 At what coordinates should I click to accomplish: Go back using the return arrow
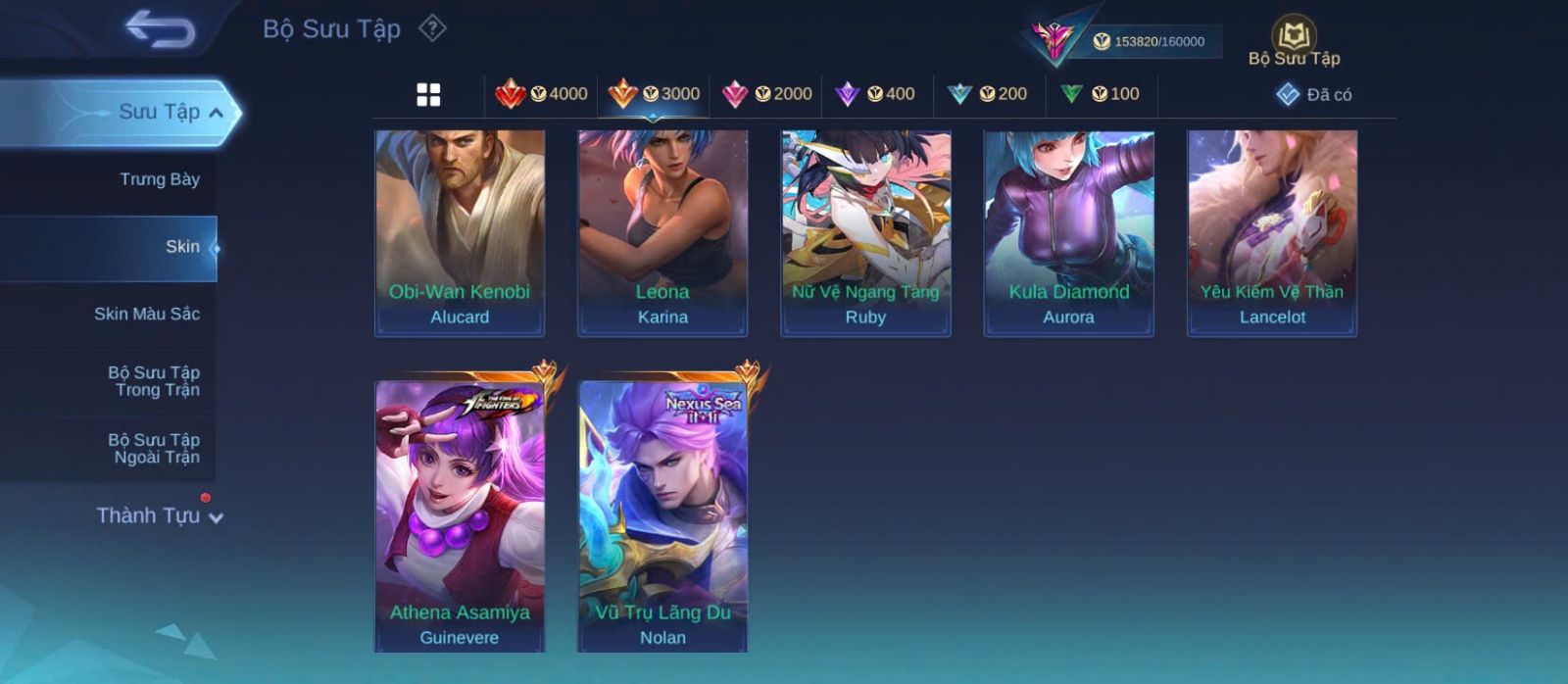tap(161, 29)
